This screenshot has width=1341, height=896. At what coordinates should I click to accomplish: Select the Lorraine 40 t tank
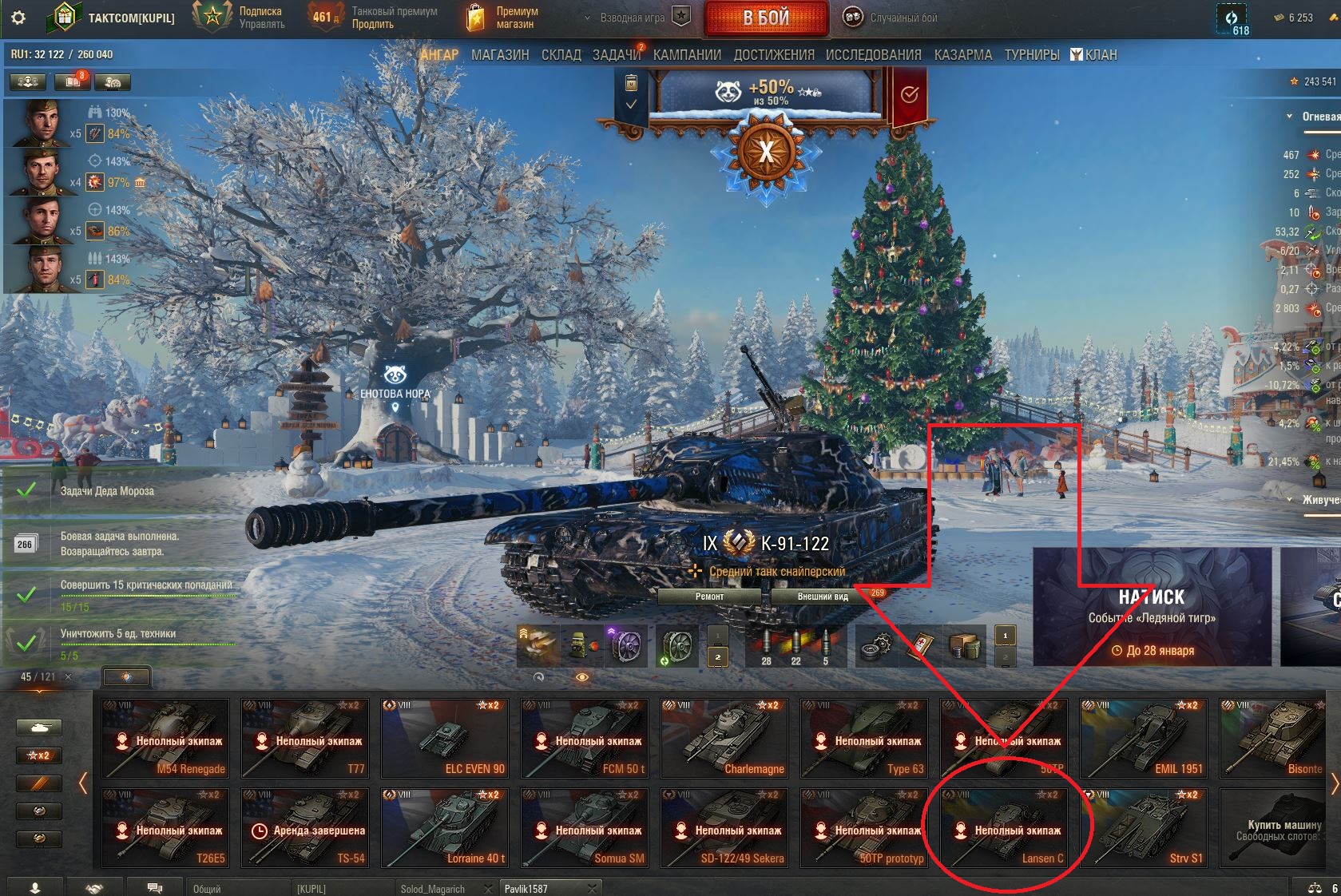click(x=444, y=828)
